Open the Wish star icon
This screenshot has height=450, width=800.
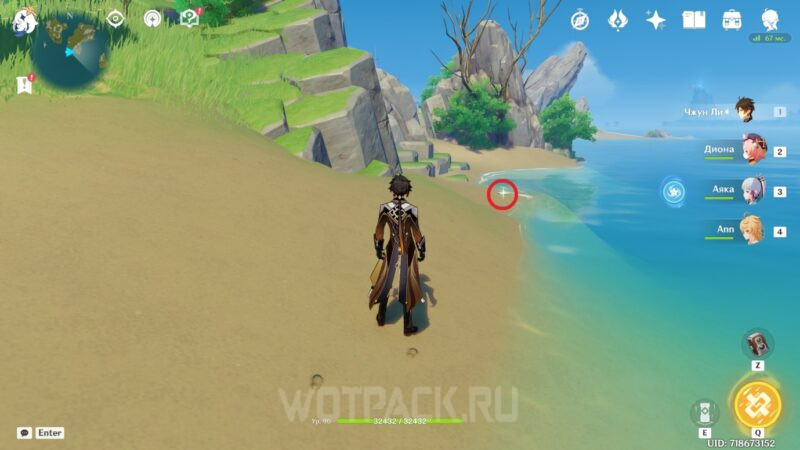[x=656, y=19]
